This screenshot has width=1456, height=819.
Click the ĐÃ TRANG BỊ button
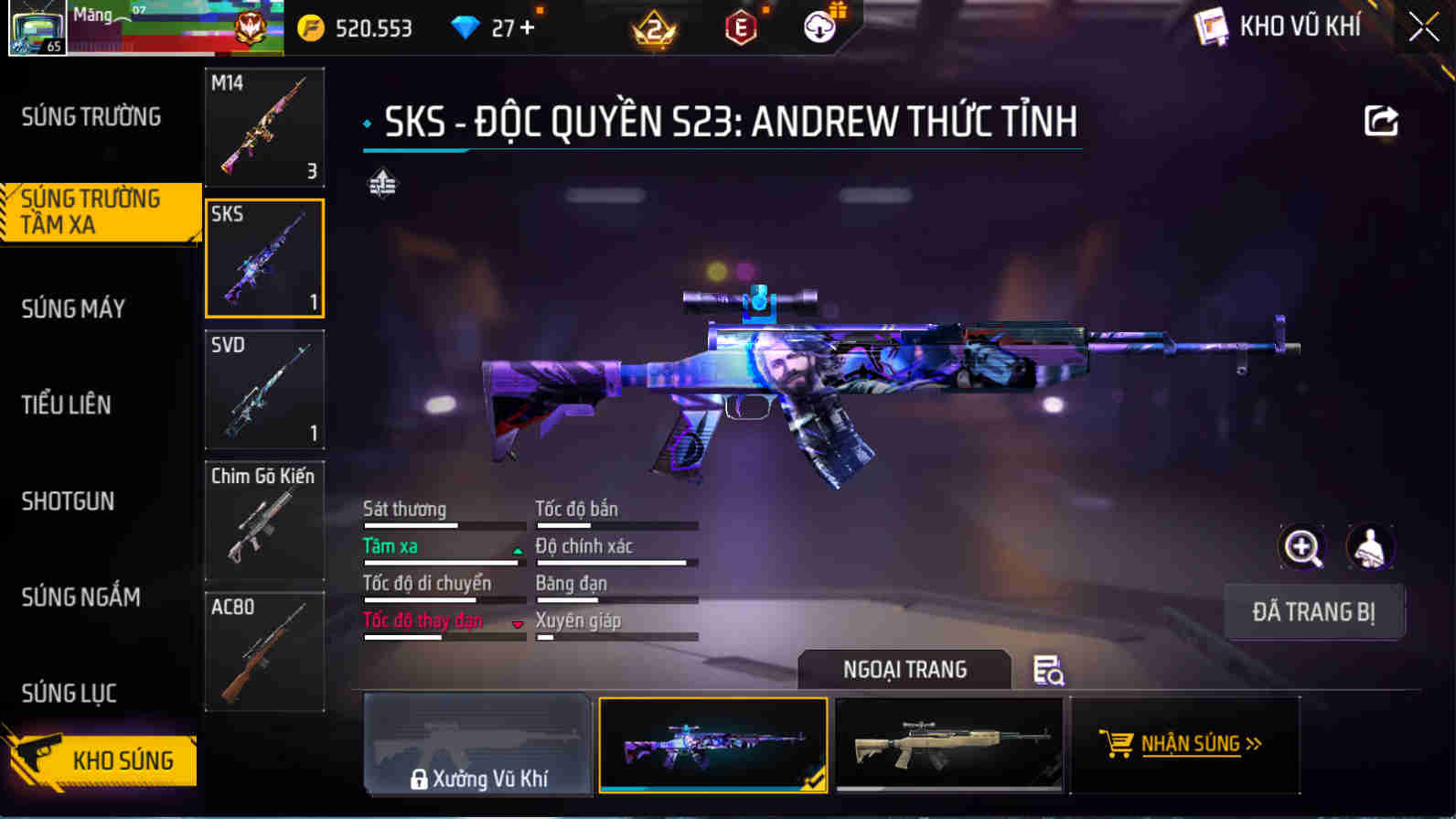tap(1314, 611)
